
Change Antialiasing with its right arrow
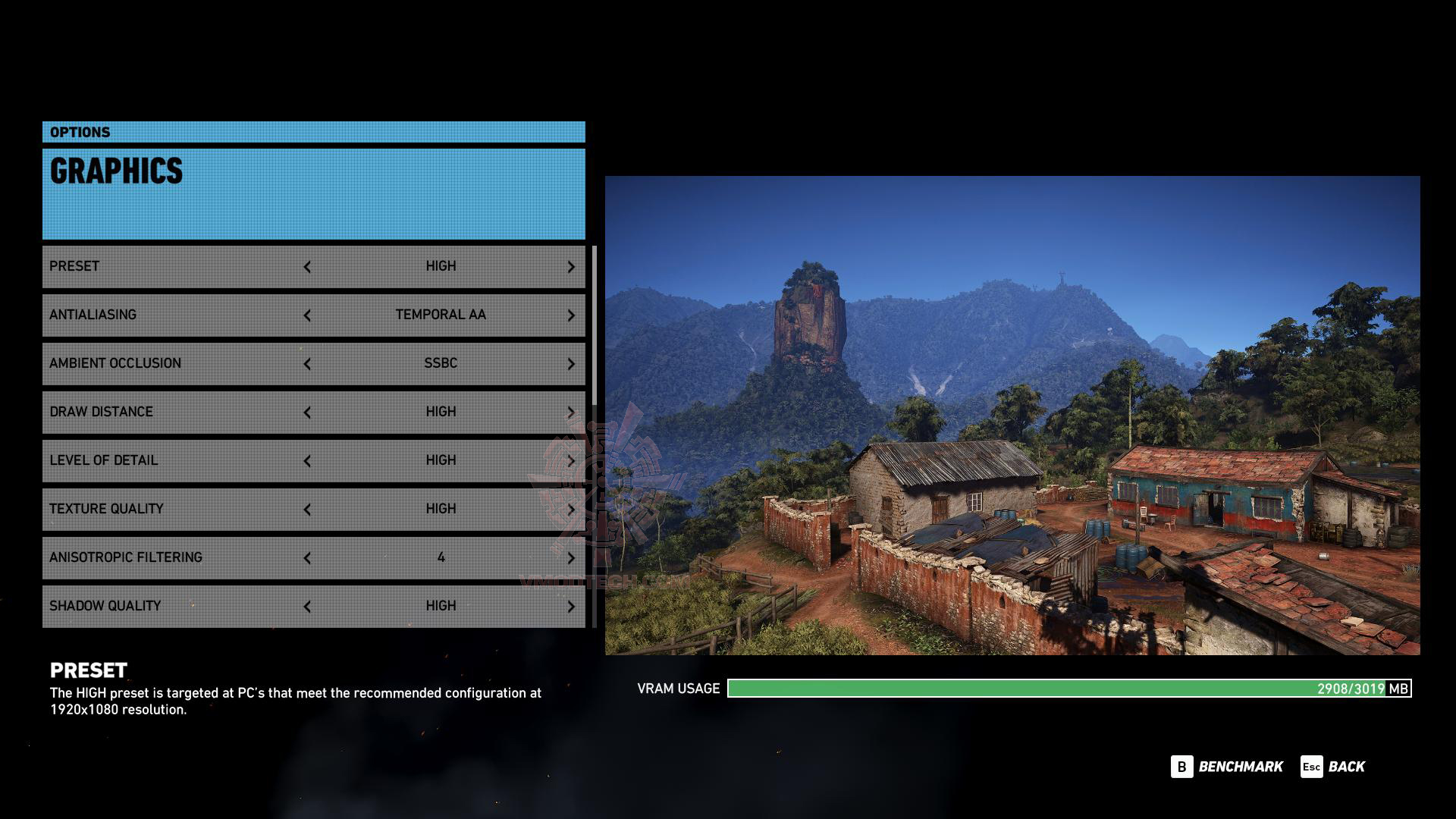pos(571,315)
